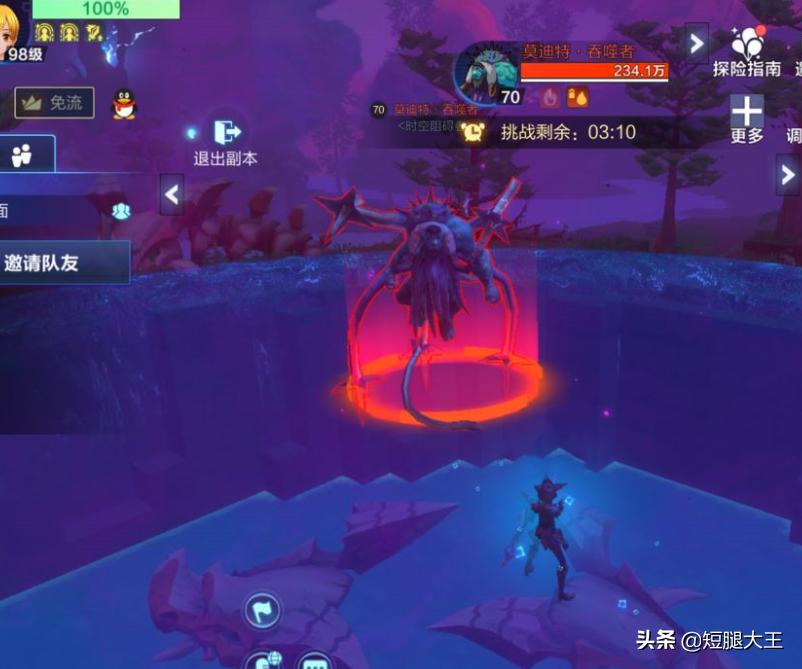Collapse the left team panel arrow
Viewport: 802px width, 669px height.
[172, 195]
